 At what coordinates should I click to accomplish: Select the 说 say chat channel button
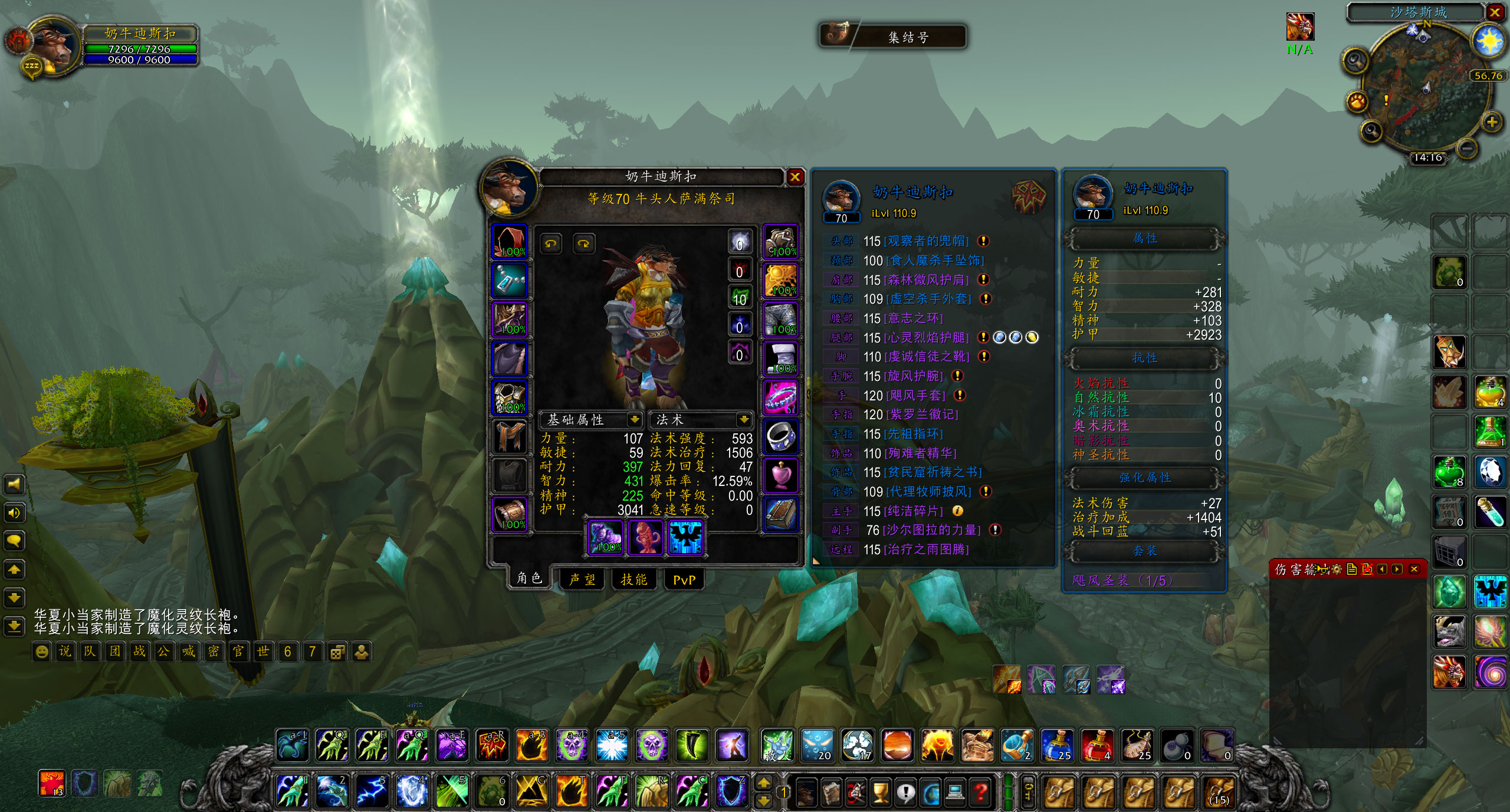pyautogui.click(x=65, y=652)
